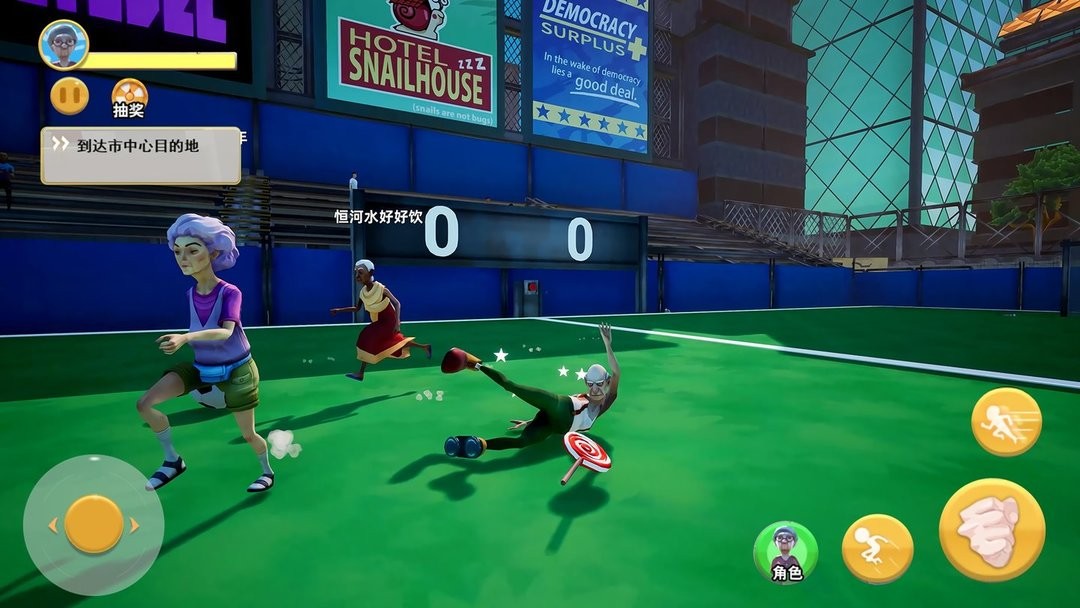
Task: Activate the jump kick action button
Action: point(877,549)
